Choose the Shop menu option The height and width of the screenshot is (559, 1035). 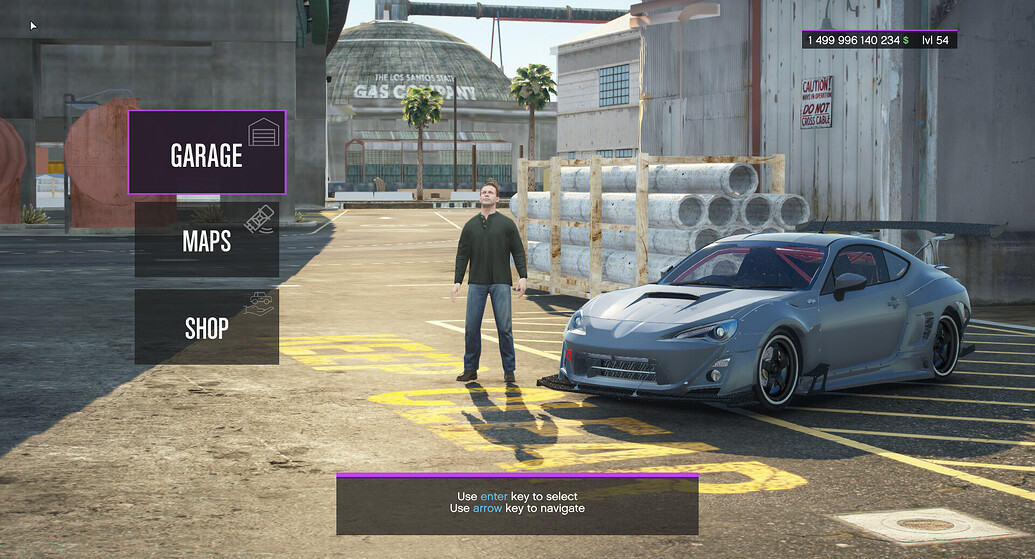207,327
